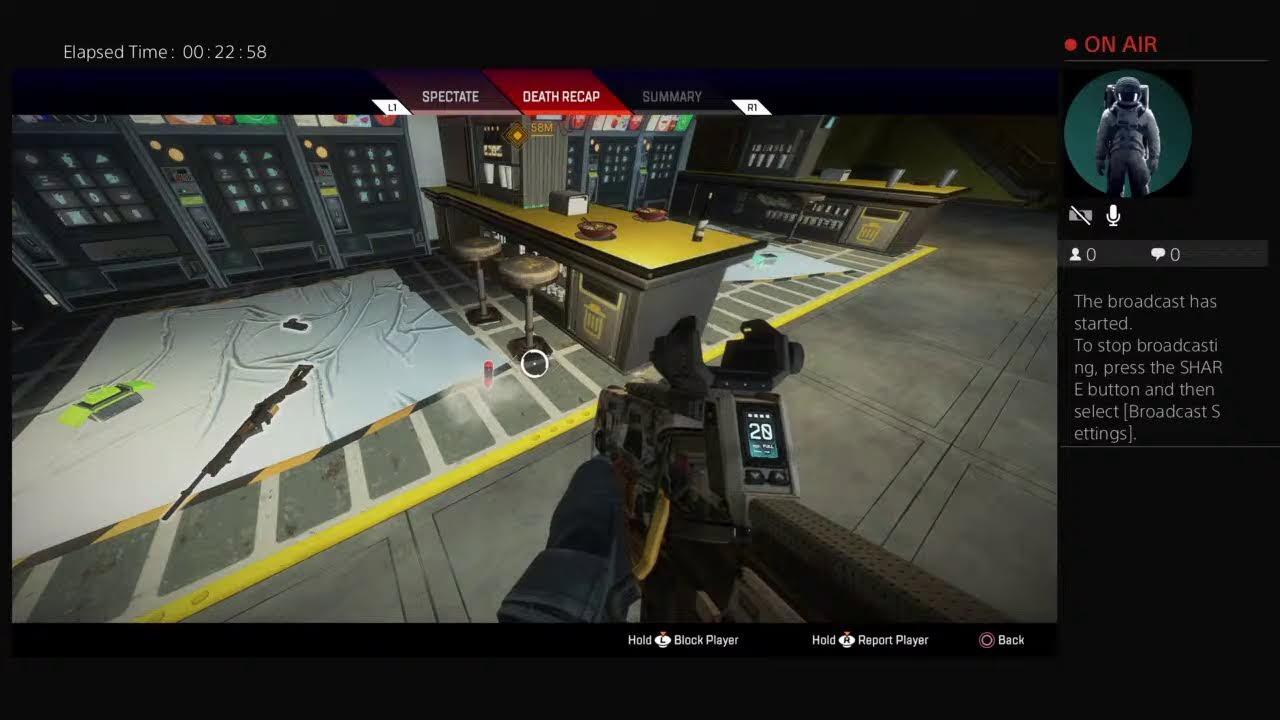The image size is (1280, 720).
Task: Toggle the crossed-out broadcast camera icon
Action: point(1080,215)
